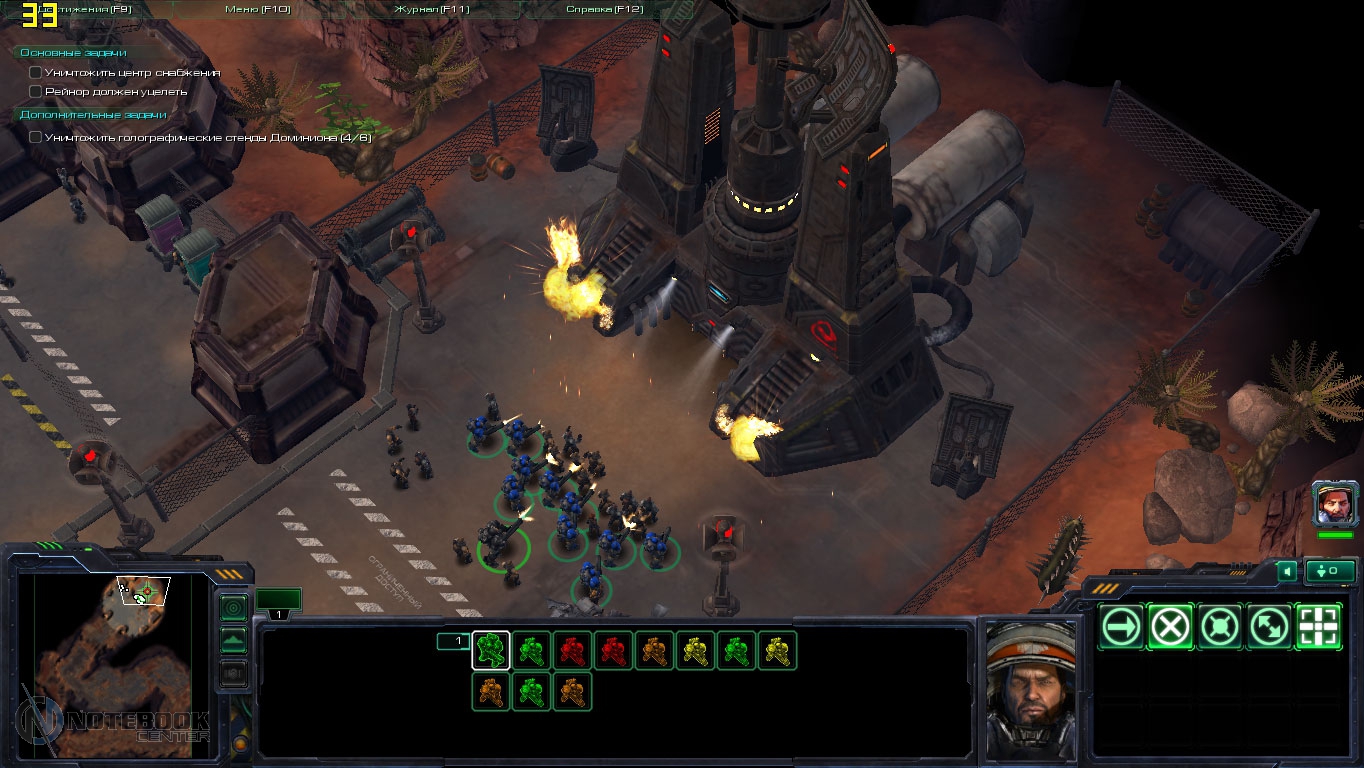
Task: Activate the Stop command X icon
Action: (x=1170, y=627)
